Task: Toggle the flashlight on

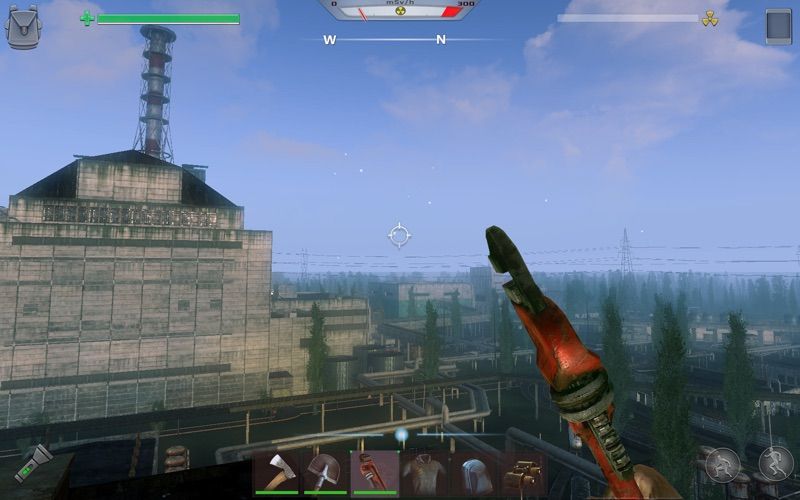Action: (x=32, y=462)
